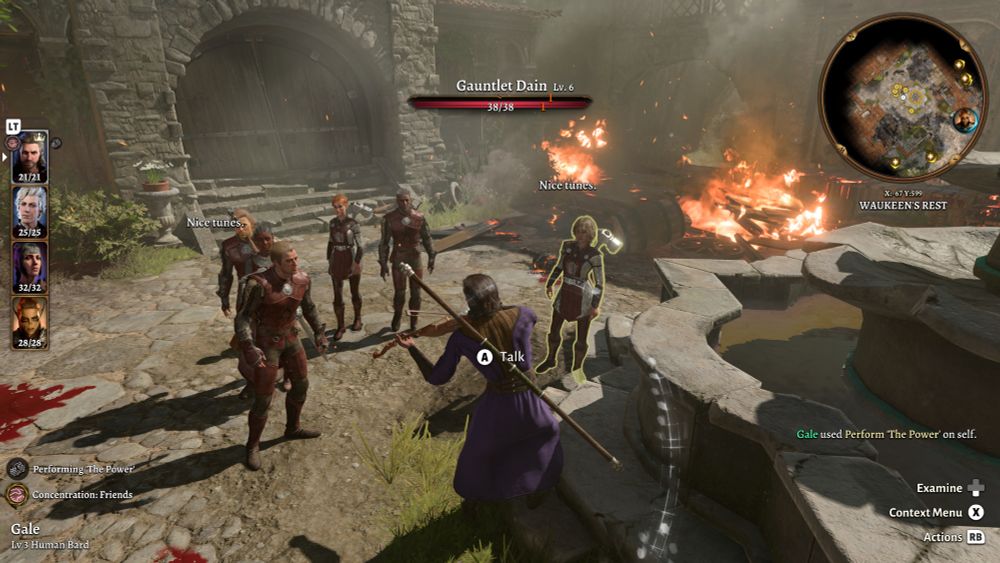Inspect the Concentration: Friends status icon

point(17,494)
